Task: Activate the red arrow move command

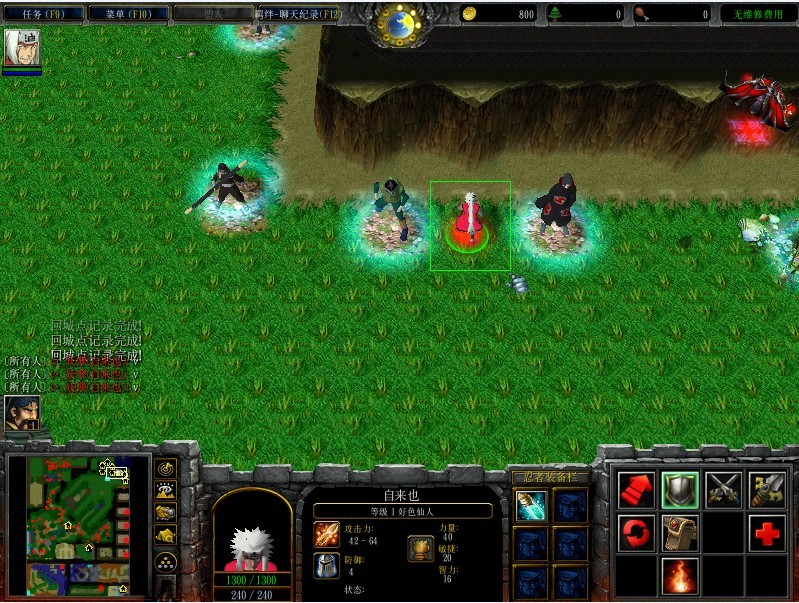Action: (x=636, y=489)
